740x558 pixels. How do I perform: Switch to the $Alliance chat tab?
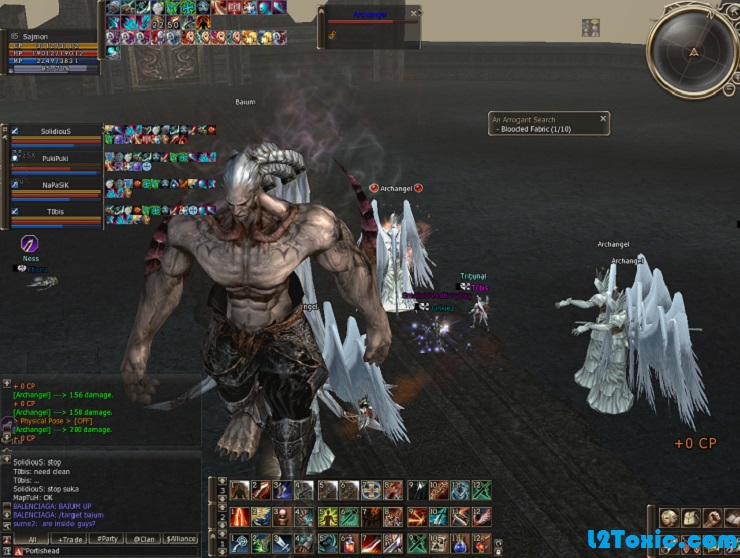[x=181, y=538]
